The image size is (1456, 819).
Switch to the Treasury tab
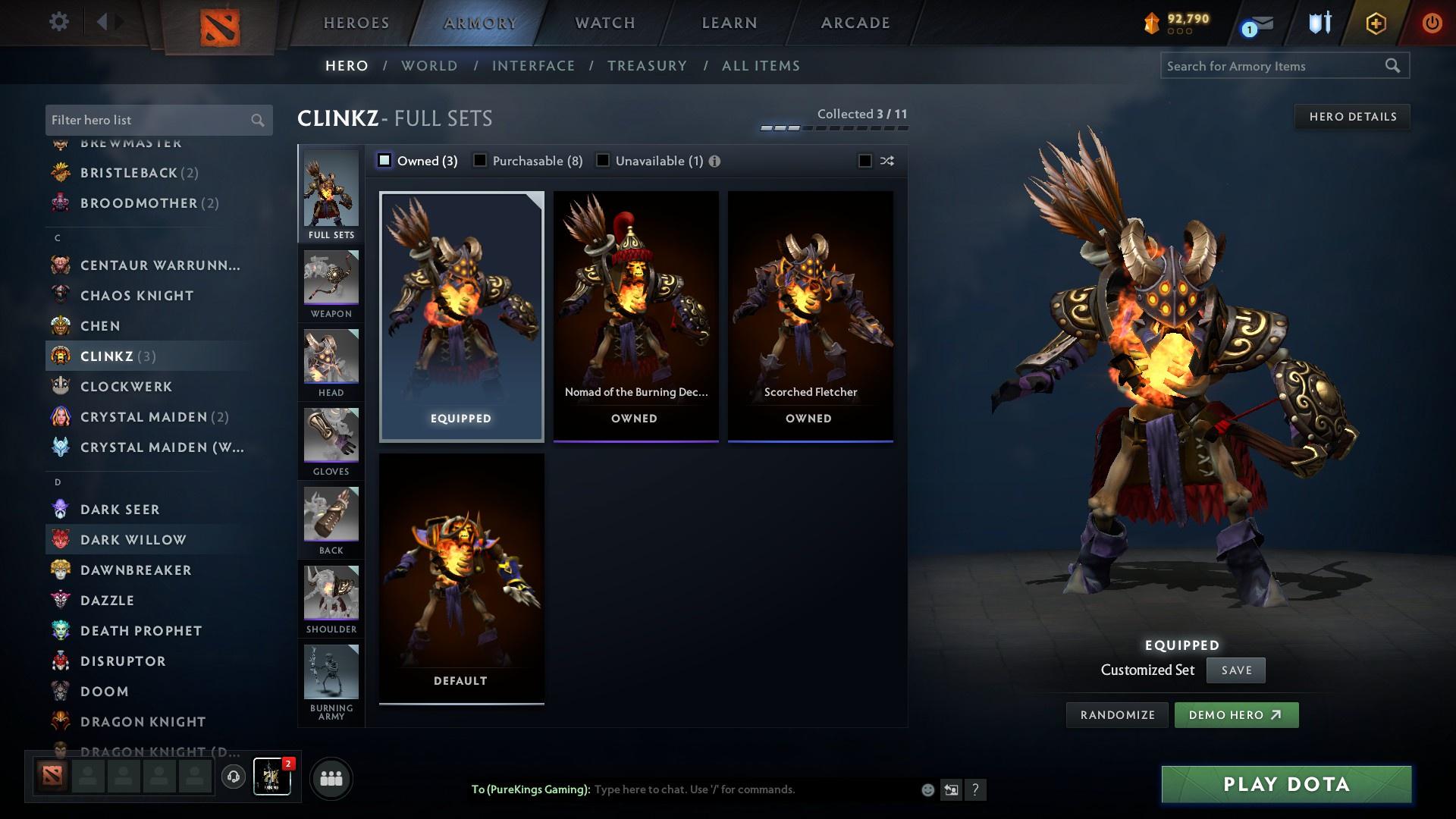648,66
